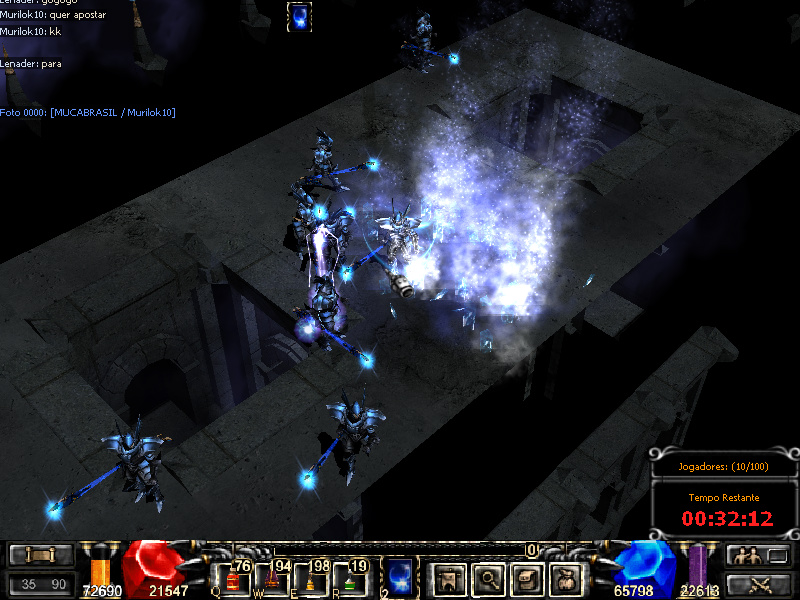800x600 pixels.
Task: Select the blue orb skill slot
Action: tap(399, 577)
